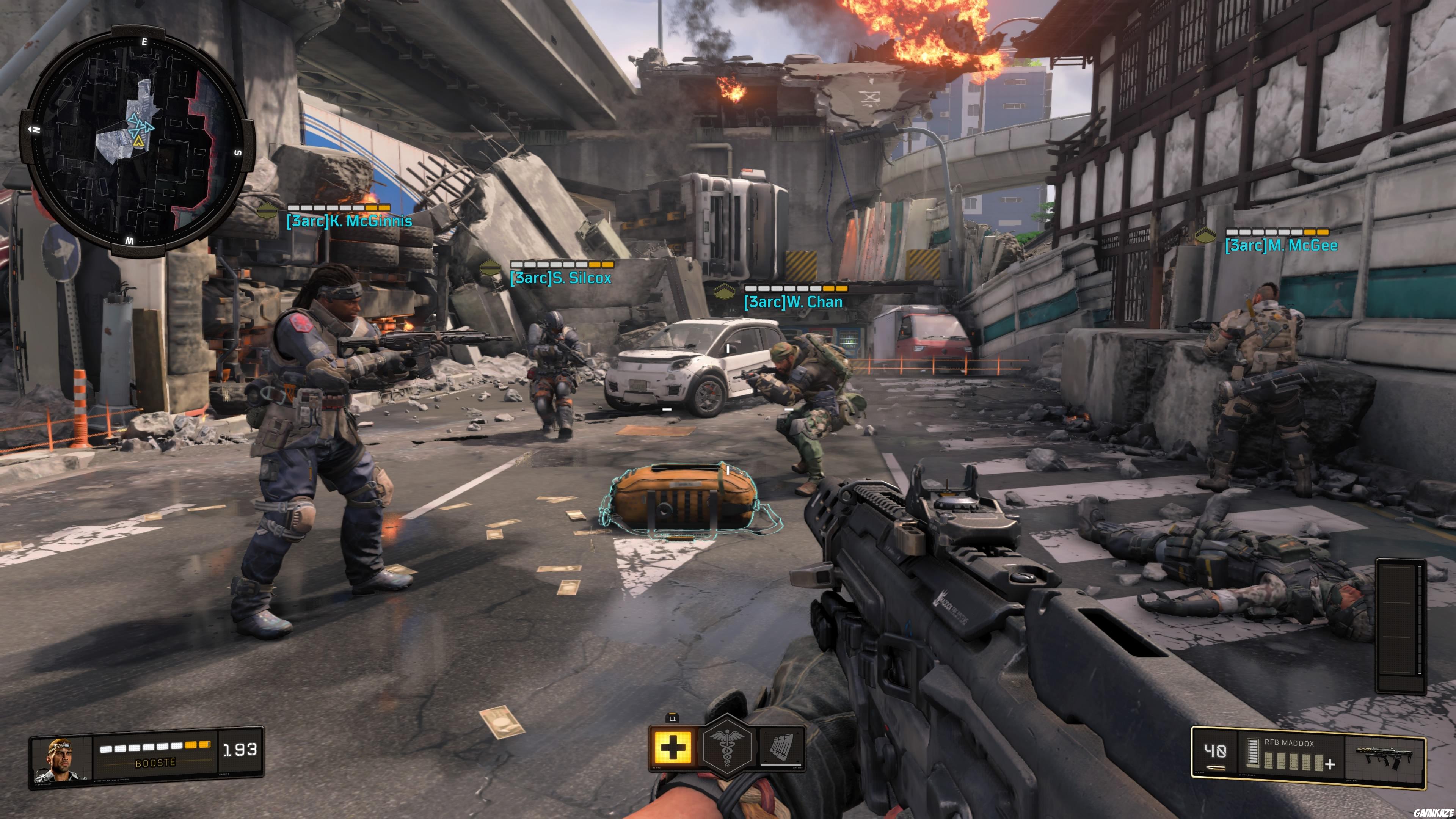Click the compass N marker on the minimap
Image resolution: width=1456 pixels, height=819 pixels.
(37, 130)
